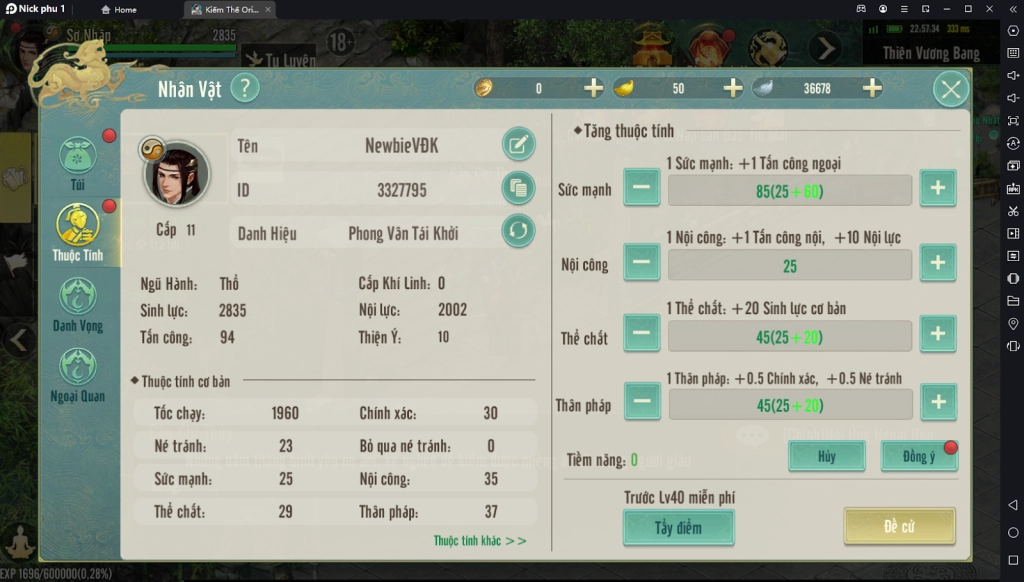This screenshot has height=582, width=1024.
Task: Show more stats via Thuộc tính khác
Action: 480,541
